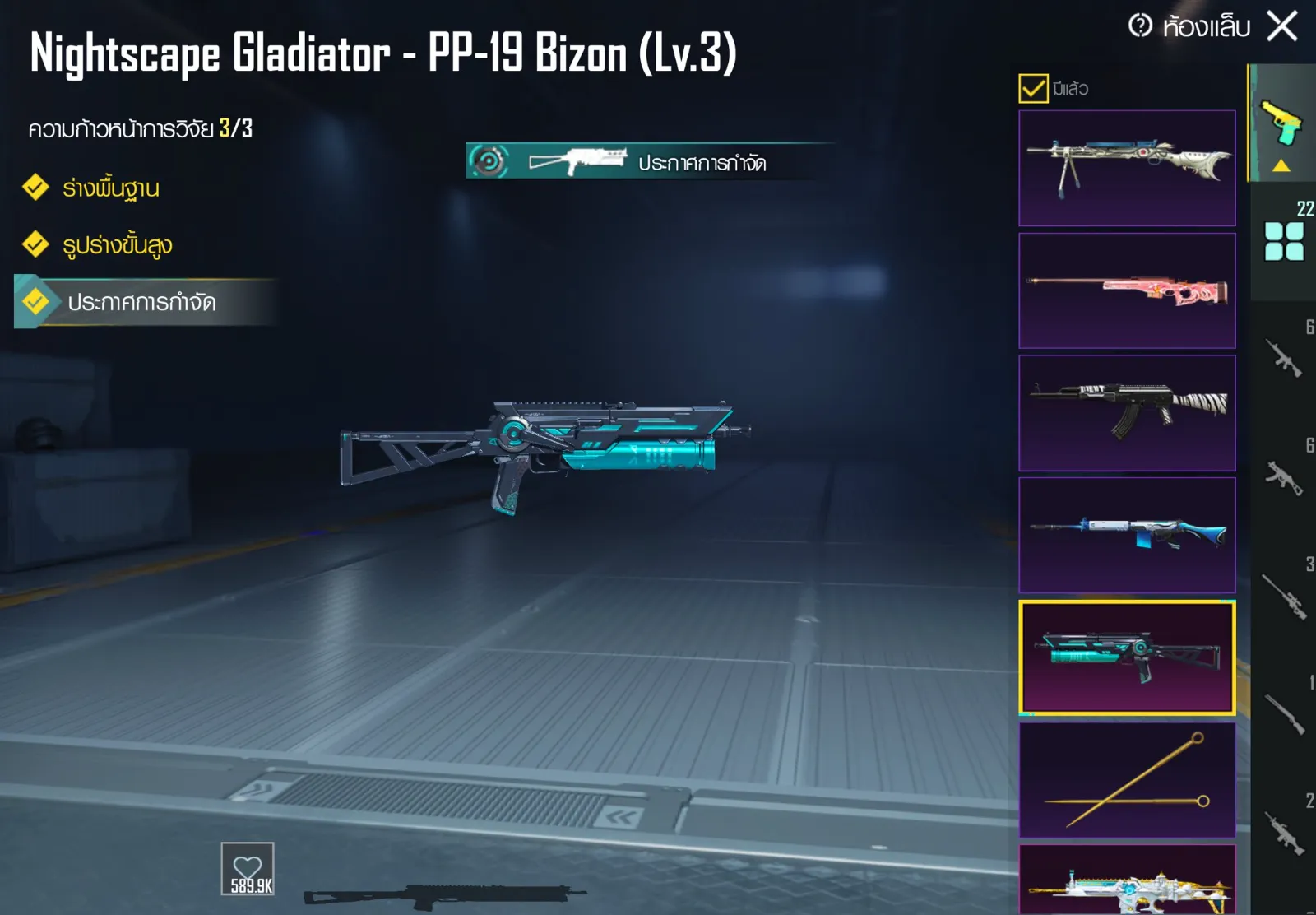Toggle the มีแล้ว owned filter checkbox
This screenshot has width=1316, height=915.
click(x=1033, y=88)
